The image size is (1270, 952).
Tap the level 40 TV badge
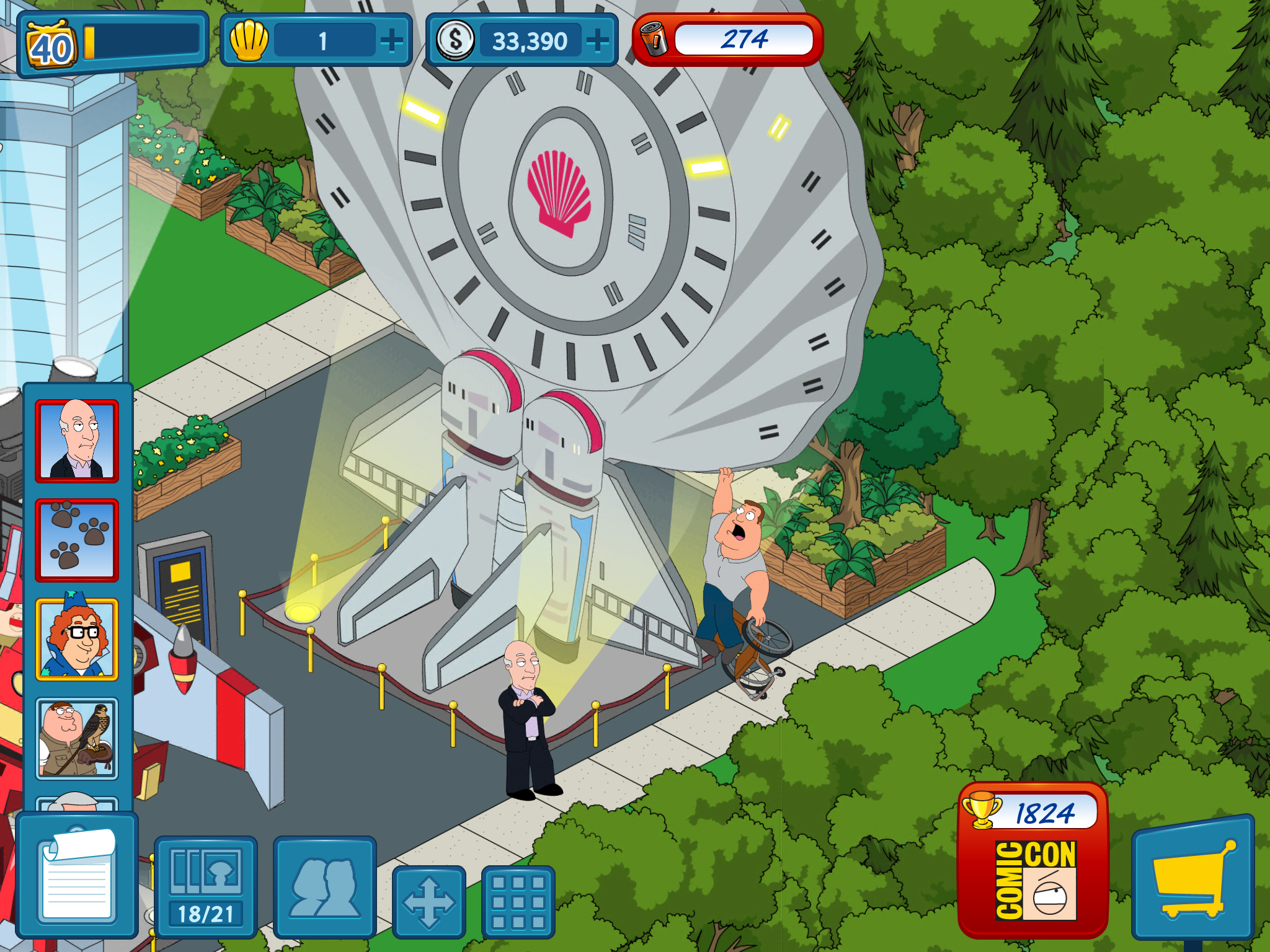click(x=51, y=46)
